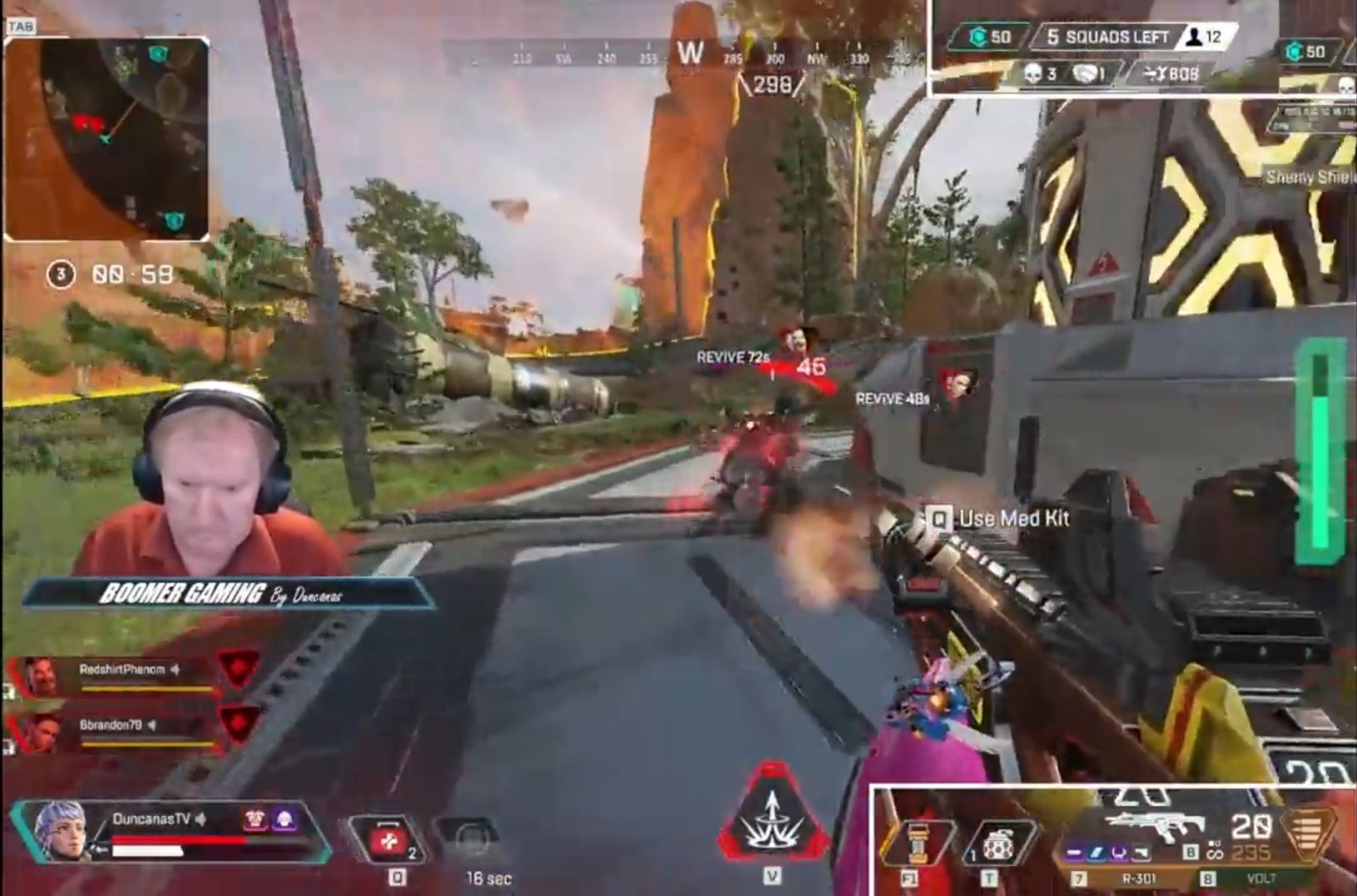1357x896 pixels.
Task: Select the DuncanasTV player portrait
Action: pyautogui.click(x=61, y=829)
